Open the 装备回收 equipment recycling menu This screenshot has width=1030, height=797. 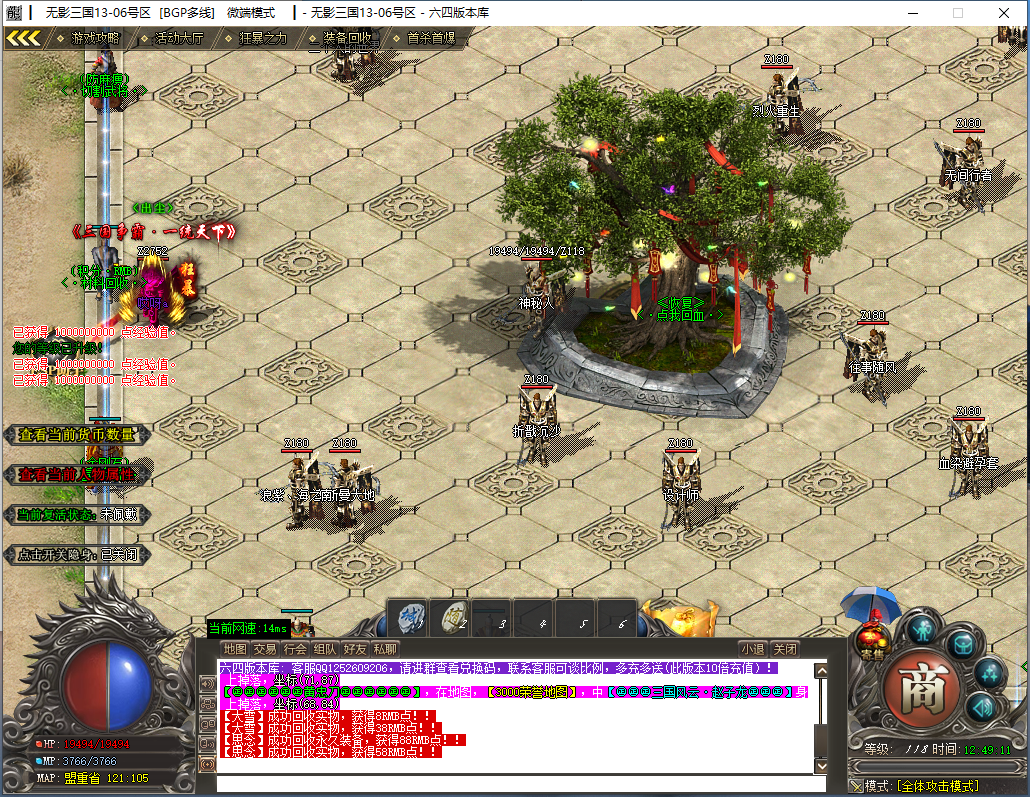click(x=347, y=38)
